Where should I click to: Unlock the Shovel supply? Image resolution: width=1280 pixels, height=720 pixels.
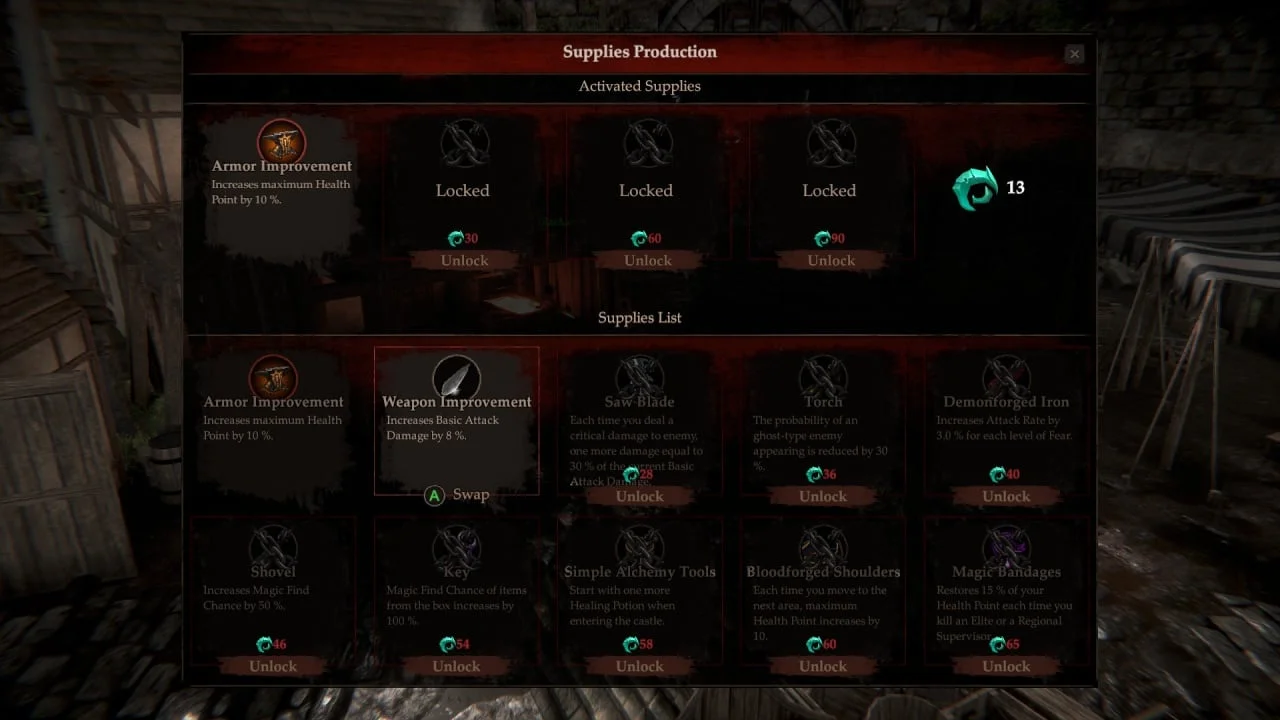pyautogui.click(x=273, y=666)
